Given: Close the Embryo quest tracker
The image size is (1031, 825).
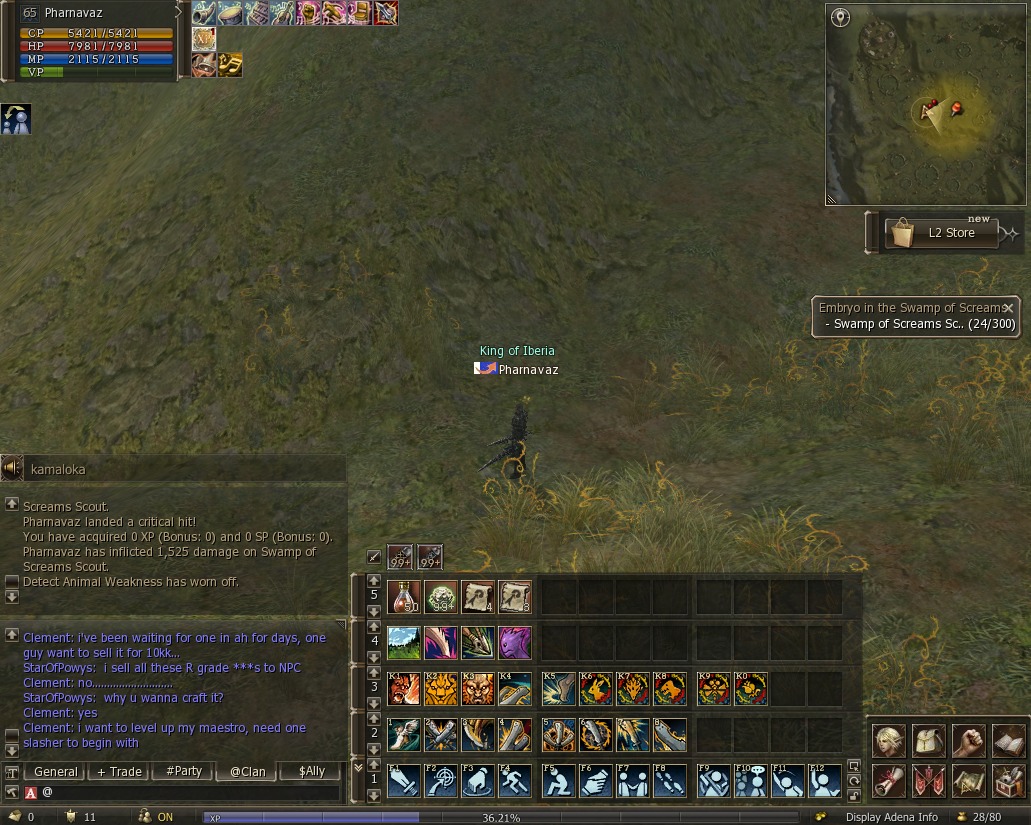Looking at the screenshot, I should [1008, 308].
